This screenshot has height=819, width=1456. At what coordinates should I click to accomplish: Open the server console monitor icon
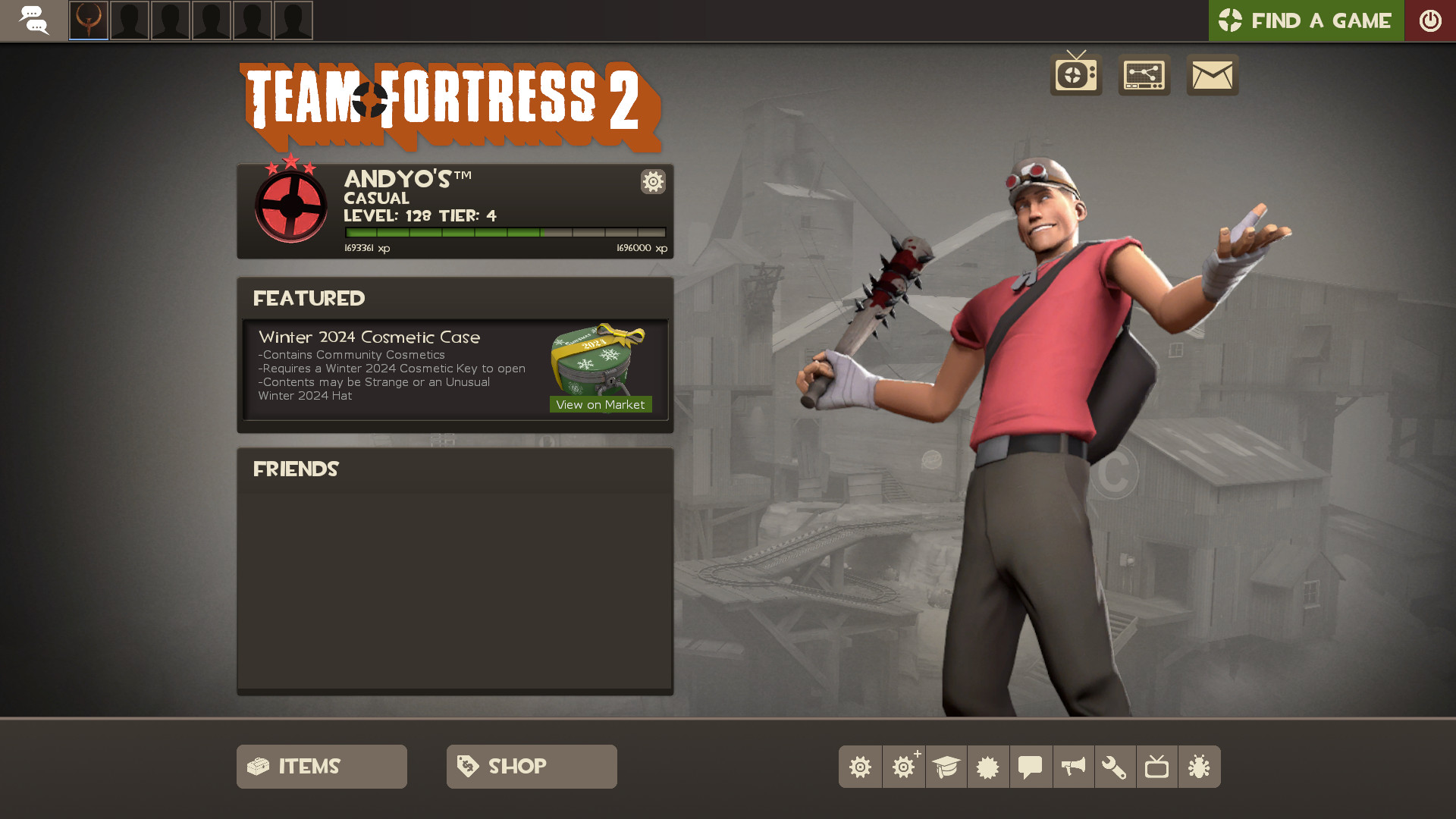pyautogui.click(x=1144, y=75)
